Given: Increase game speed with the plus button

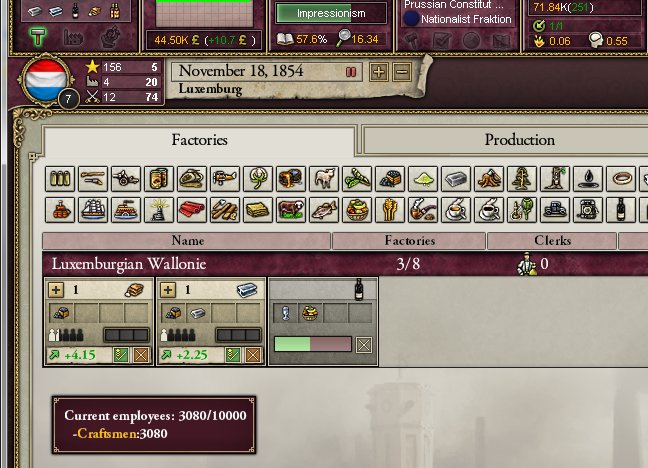Looking at the screenshot, I should pyautogui.click(x=379, y=72).
